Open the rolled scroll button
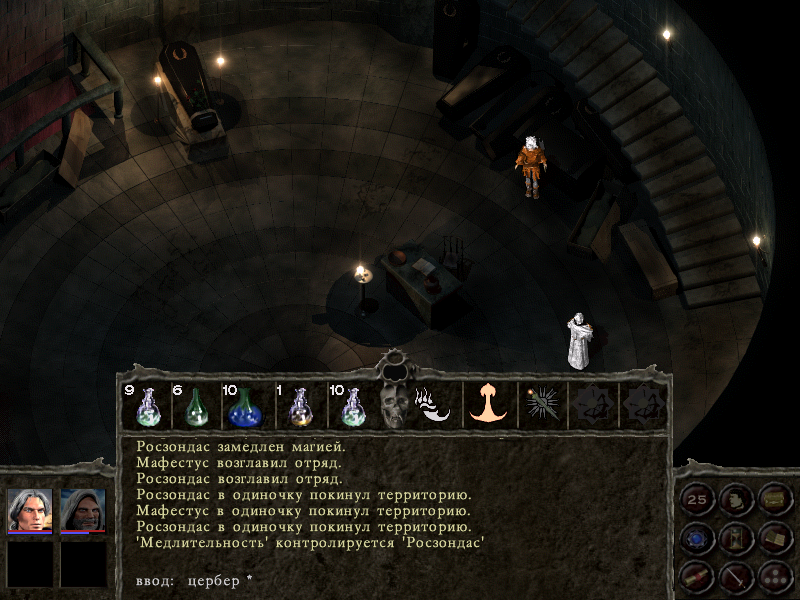 coord(696,575)
